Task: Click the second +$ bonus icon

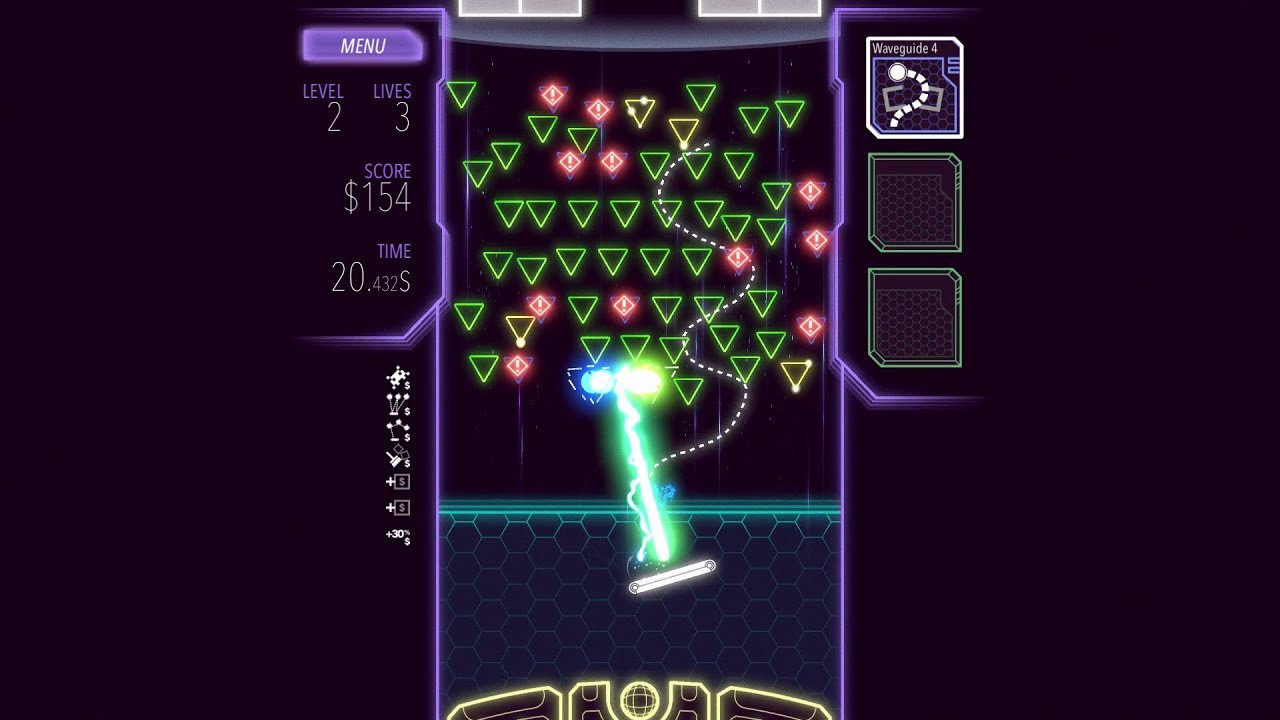Action: click(x=398, y=508)
